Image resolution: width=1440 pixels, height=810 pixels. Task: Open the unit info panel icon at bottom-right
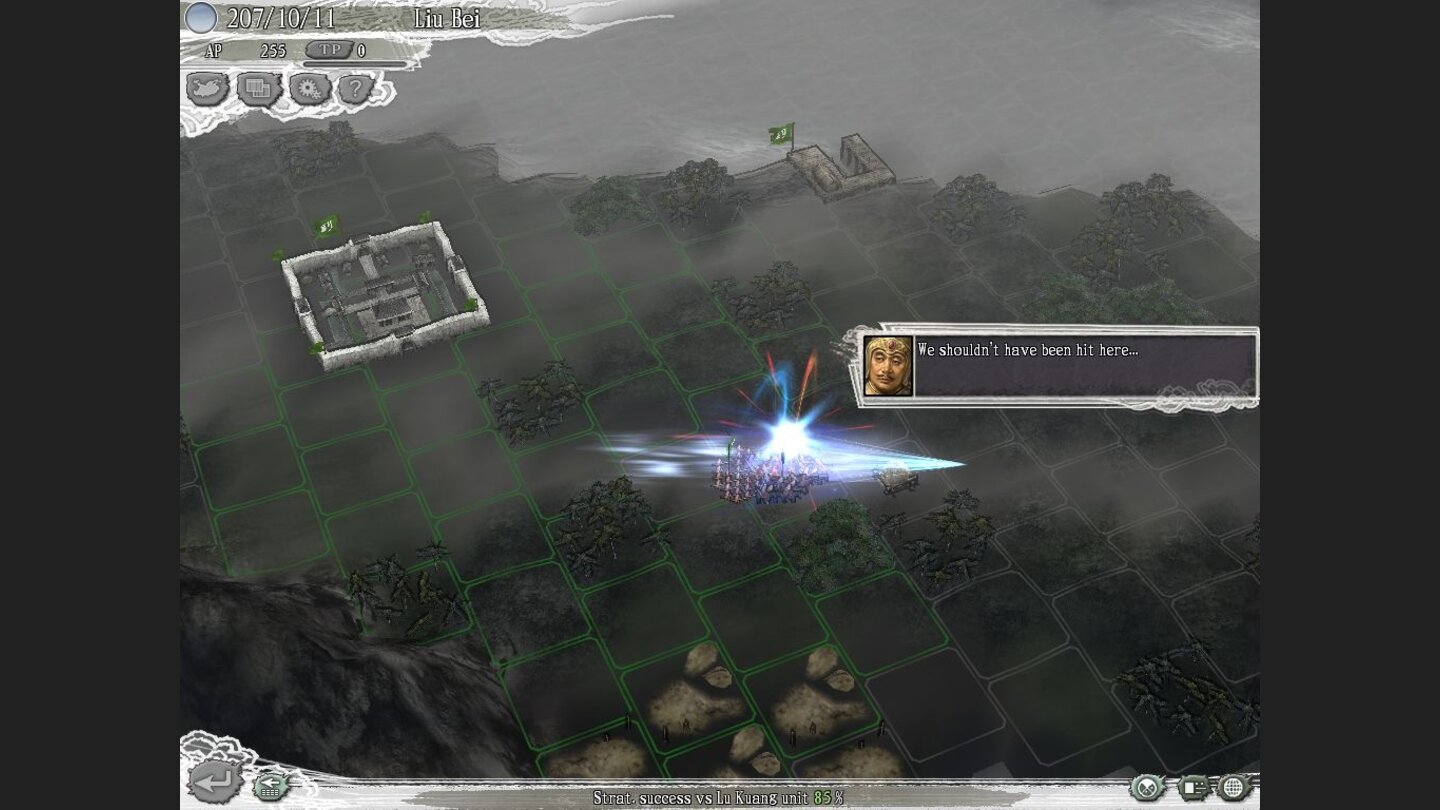[x=1194, y=786]
